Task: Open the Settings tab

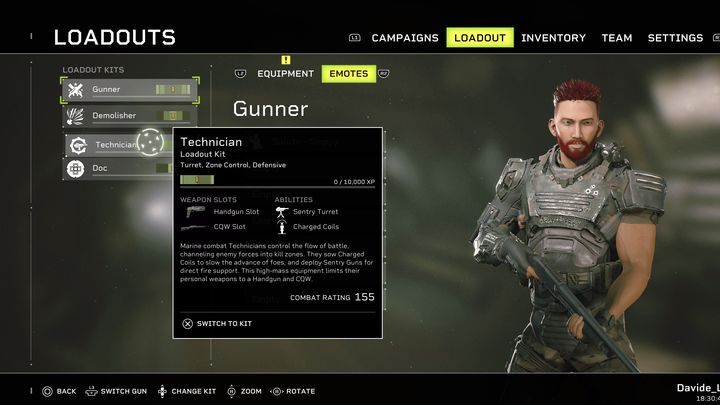Action: click(675, 38)
